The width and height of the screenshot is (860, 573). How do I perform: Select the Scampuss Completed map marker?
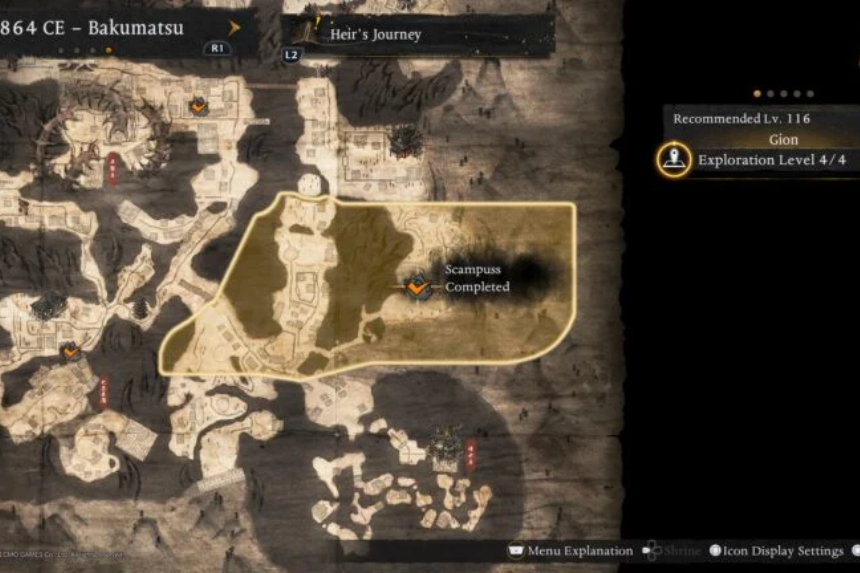pyautogui.click(x=419, y=287)
